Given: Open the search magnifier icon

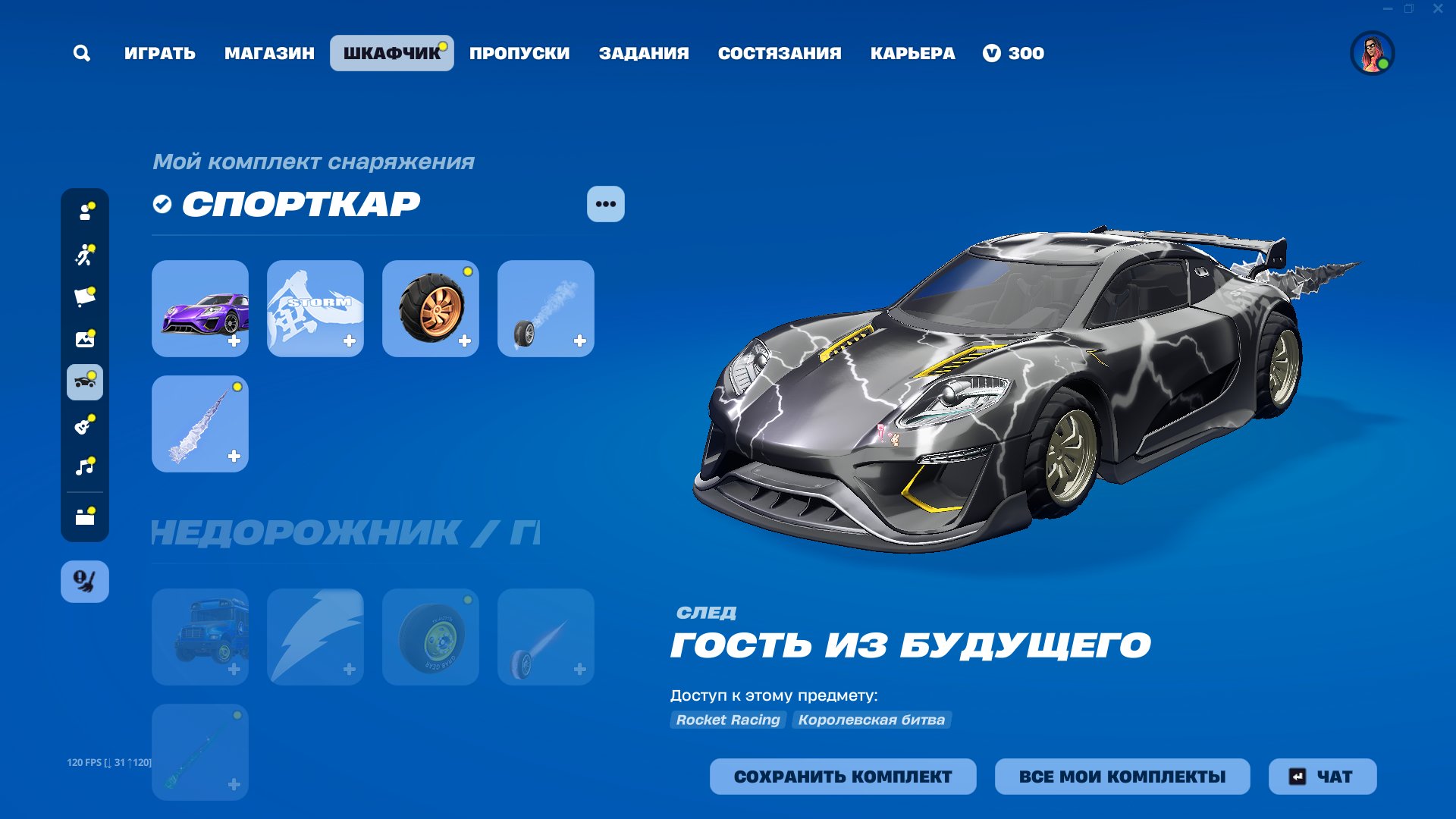Looking at the screenshot, I should pyautogui.click(x=82, y=53).
